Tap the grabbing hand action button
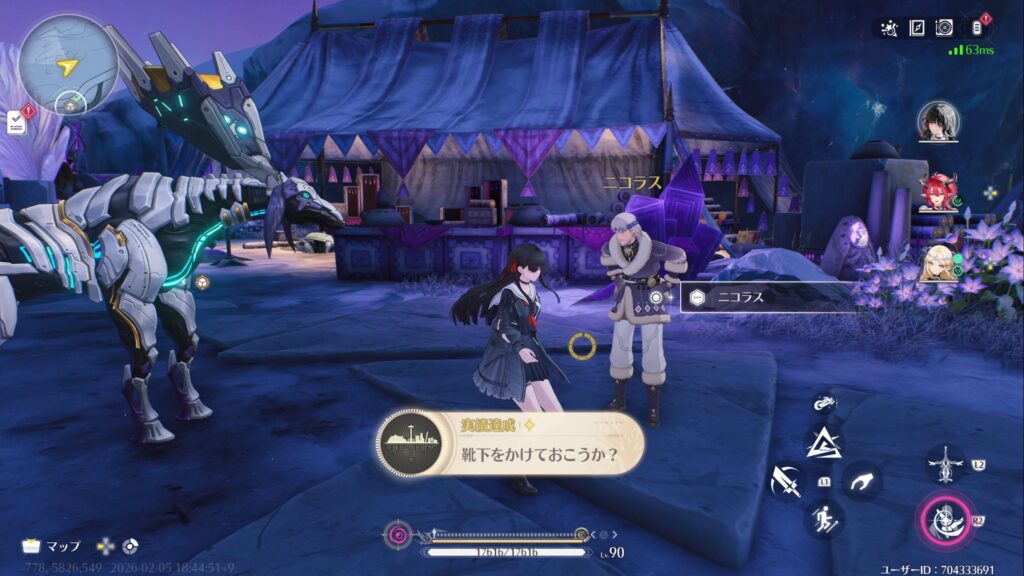Image resolution: width=1024 pixels, height=576 pixels. click(x=860, y=481)
